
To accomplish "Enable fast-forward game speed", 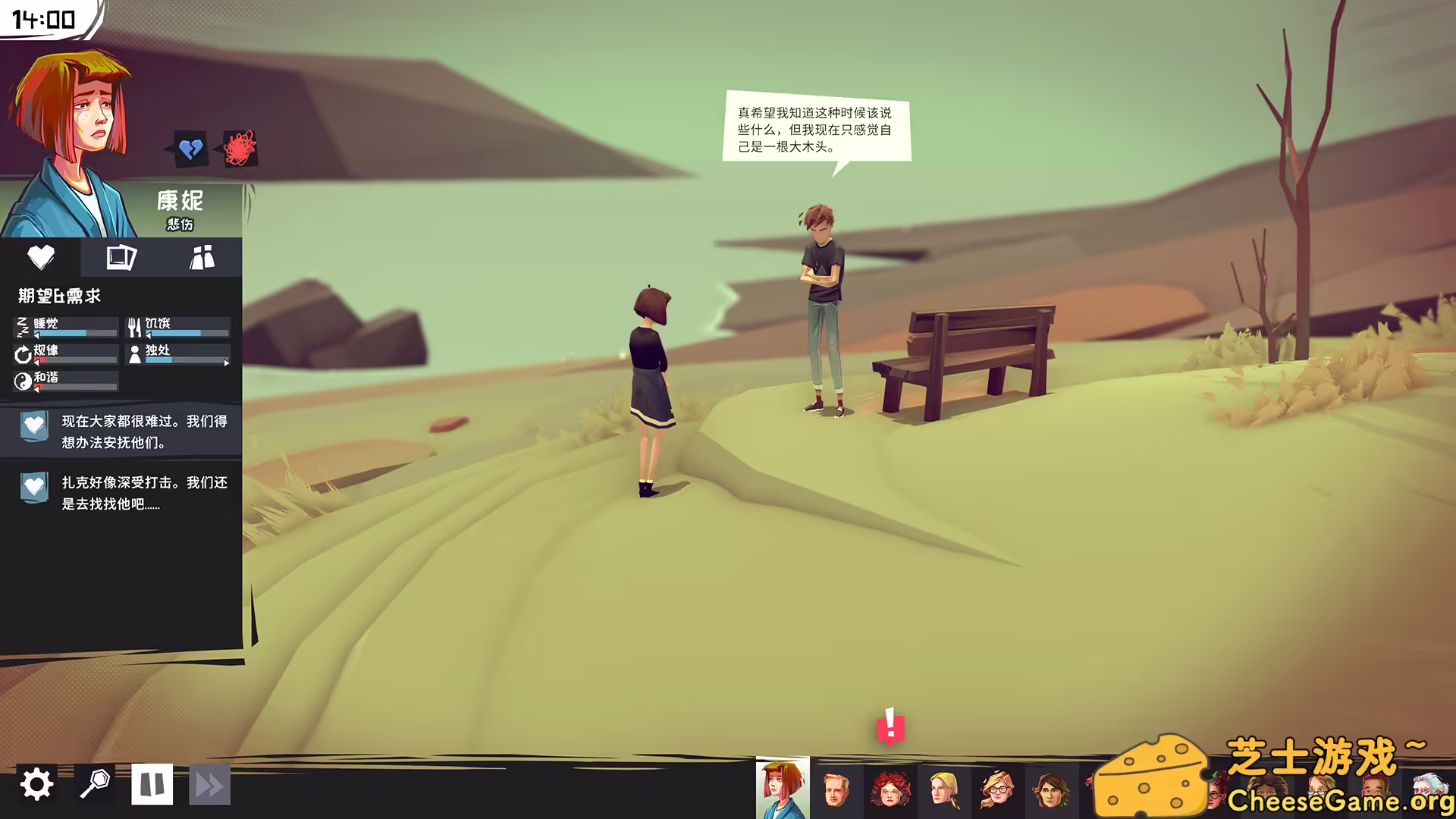I will coord(210,784).
